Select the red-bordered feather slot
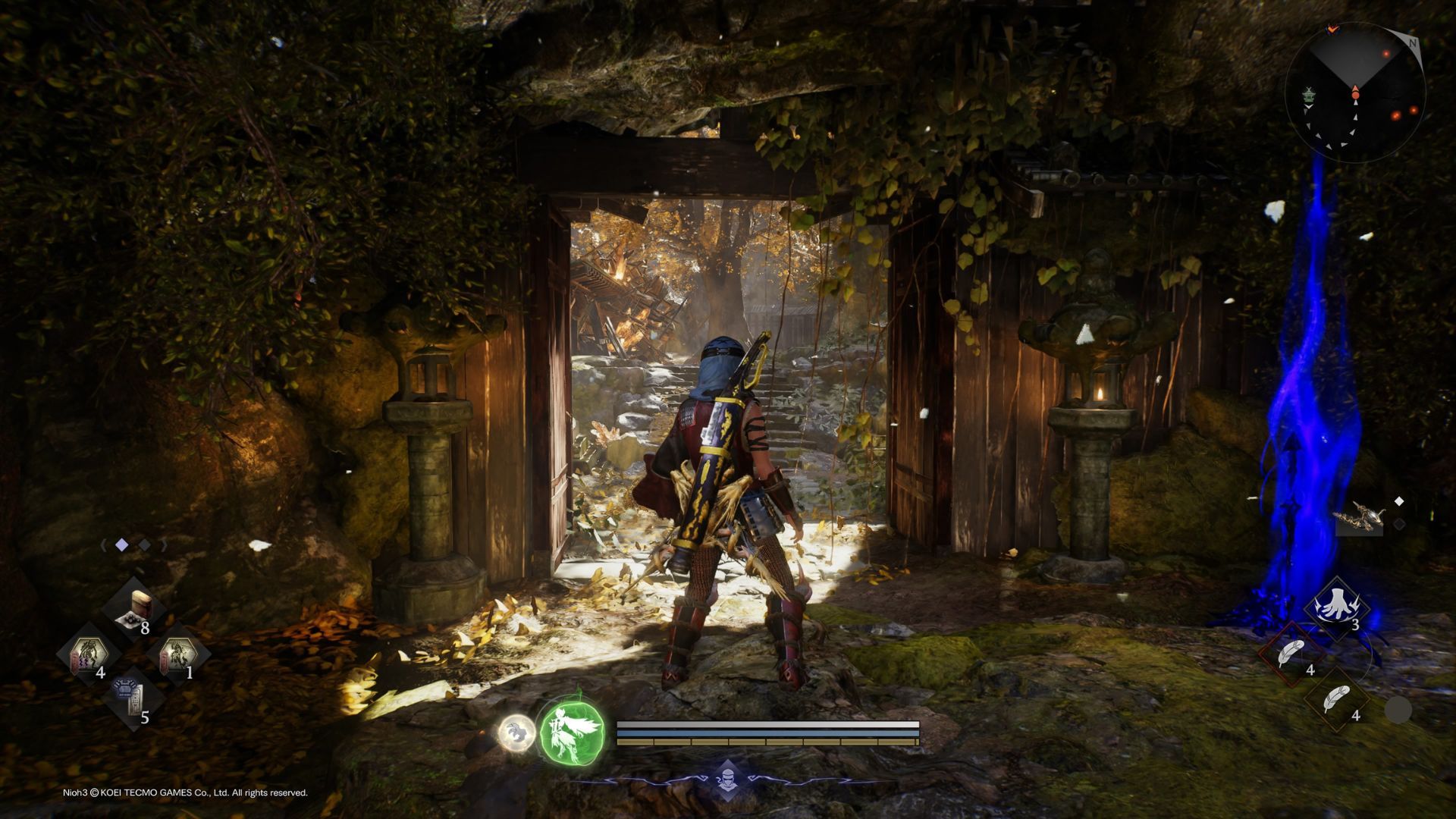The width and height of the screenshot is (1456, 819). [x=1293, y=654]
